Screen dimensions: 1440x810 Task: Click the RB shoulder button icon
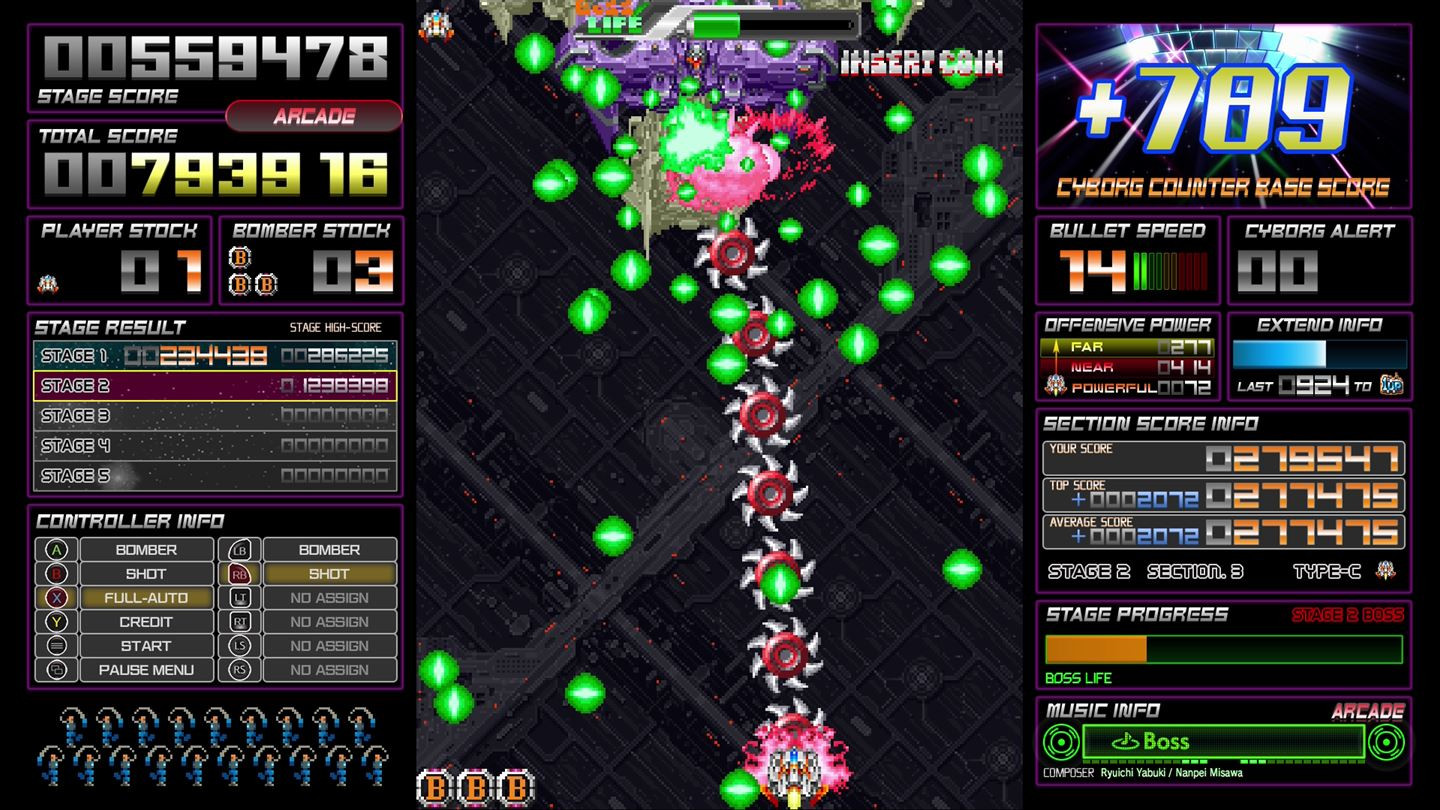coord(240,573)
